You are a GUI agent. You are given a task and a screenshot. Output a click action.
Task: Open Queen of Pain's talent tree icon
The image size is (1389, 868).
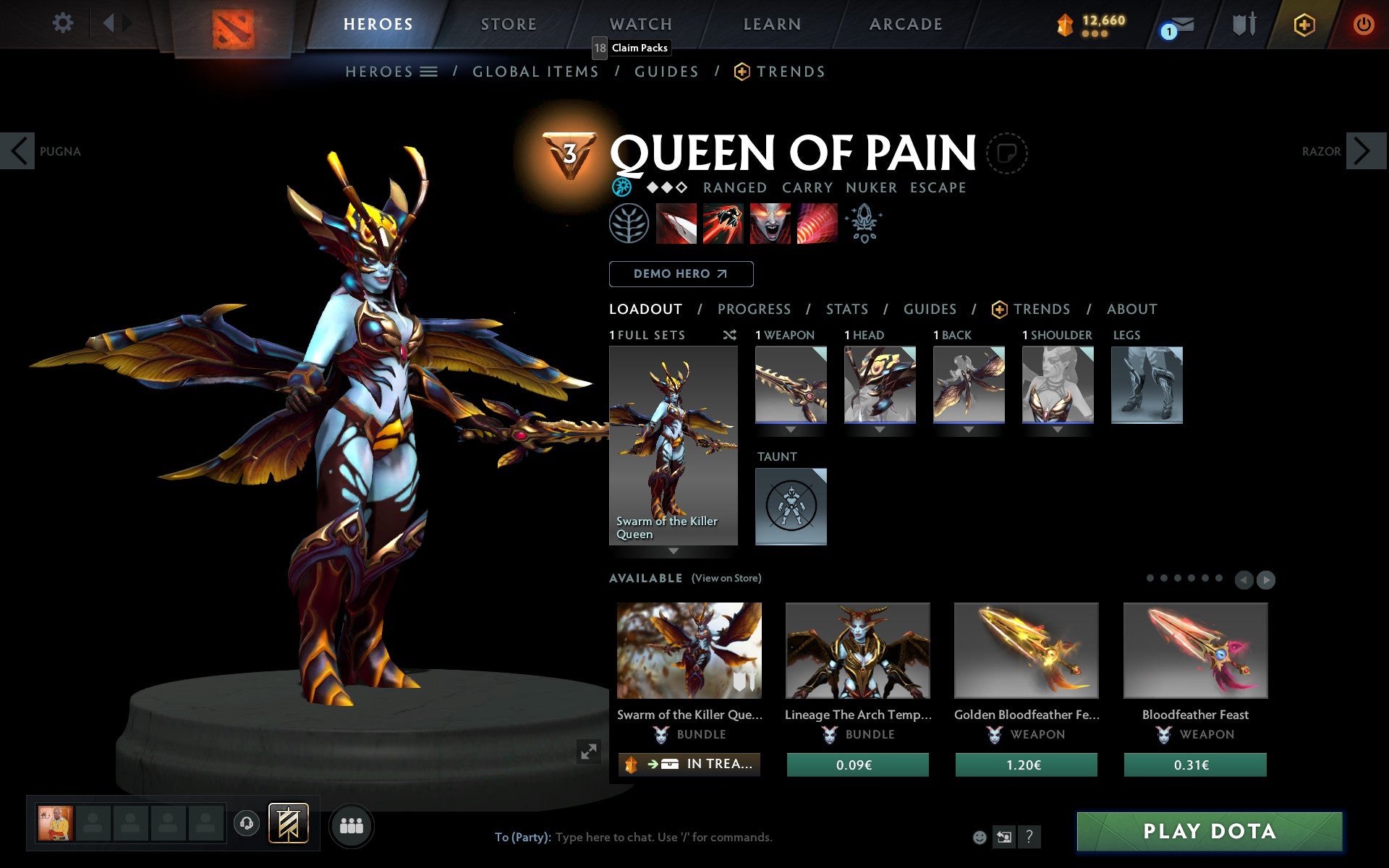[x=629, y=224]
